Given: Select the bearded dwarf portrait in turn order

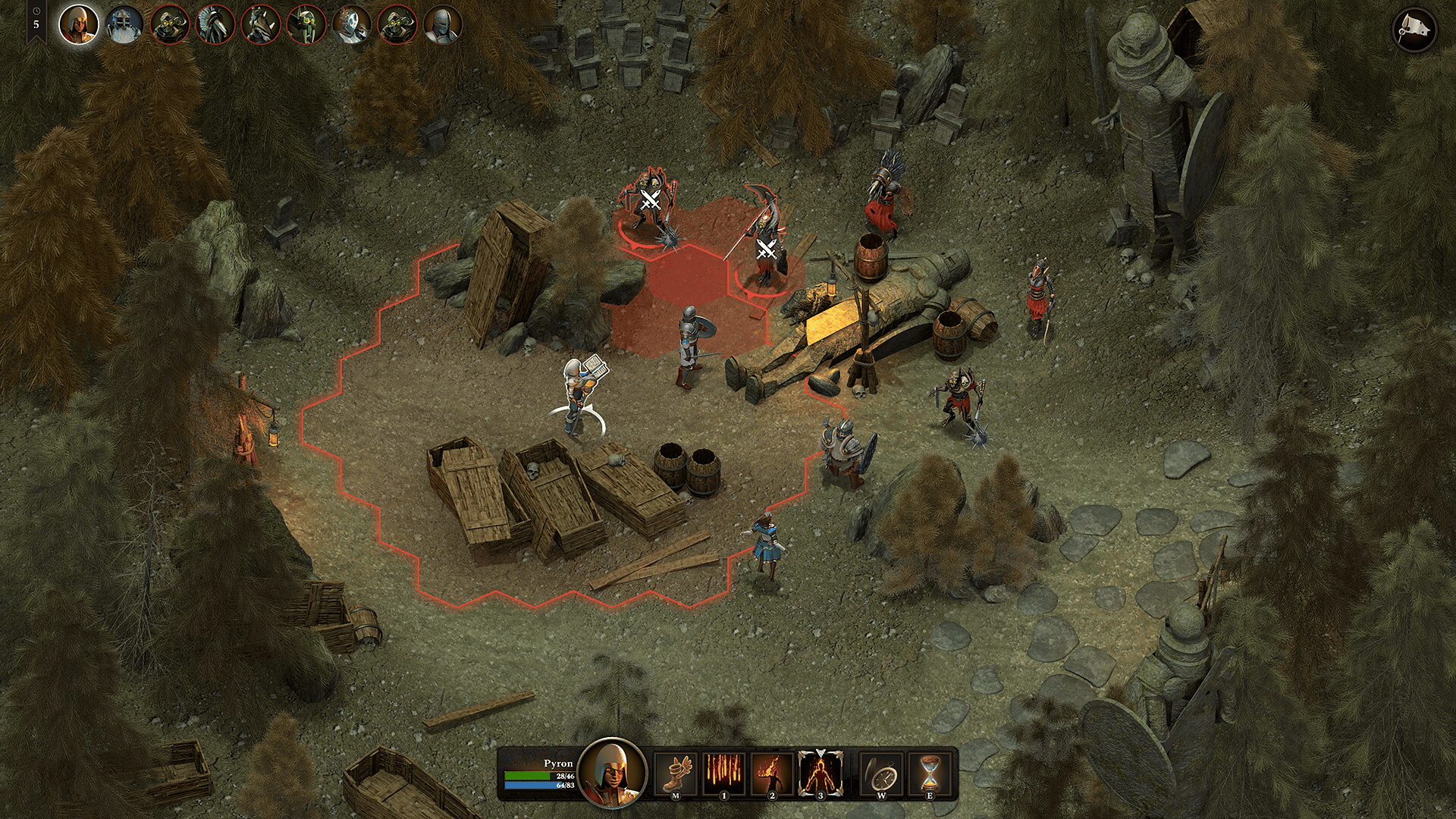Looking at the screenshot, I should 124,25.
